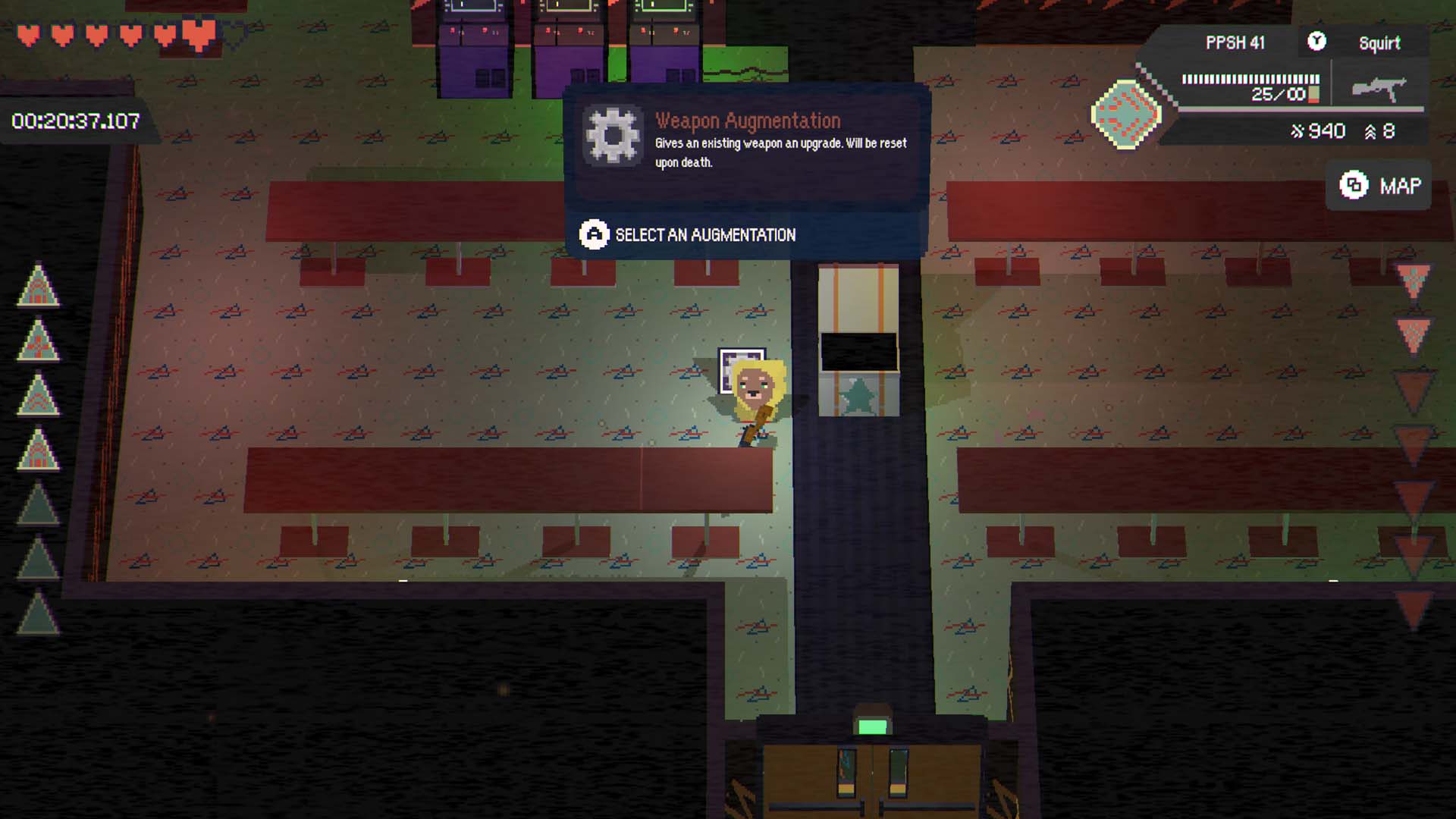Select the PPSH 41 weapon label
This screenshot has height=819, width=1456.
1235,43
